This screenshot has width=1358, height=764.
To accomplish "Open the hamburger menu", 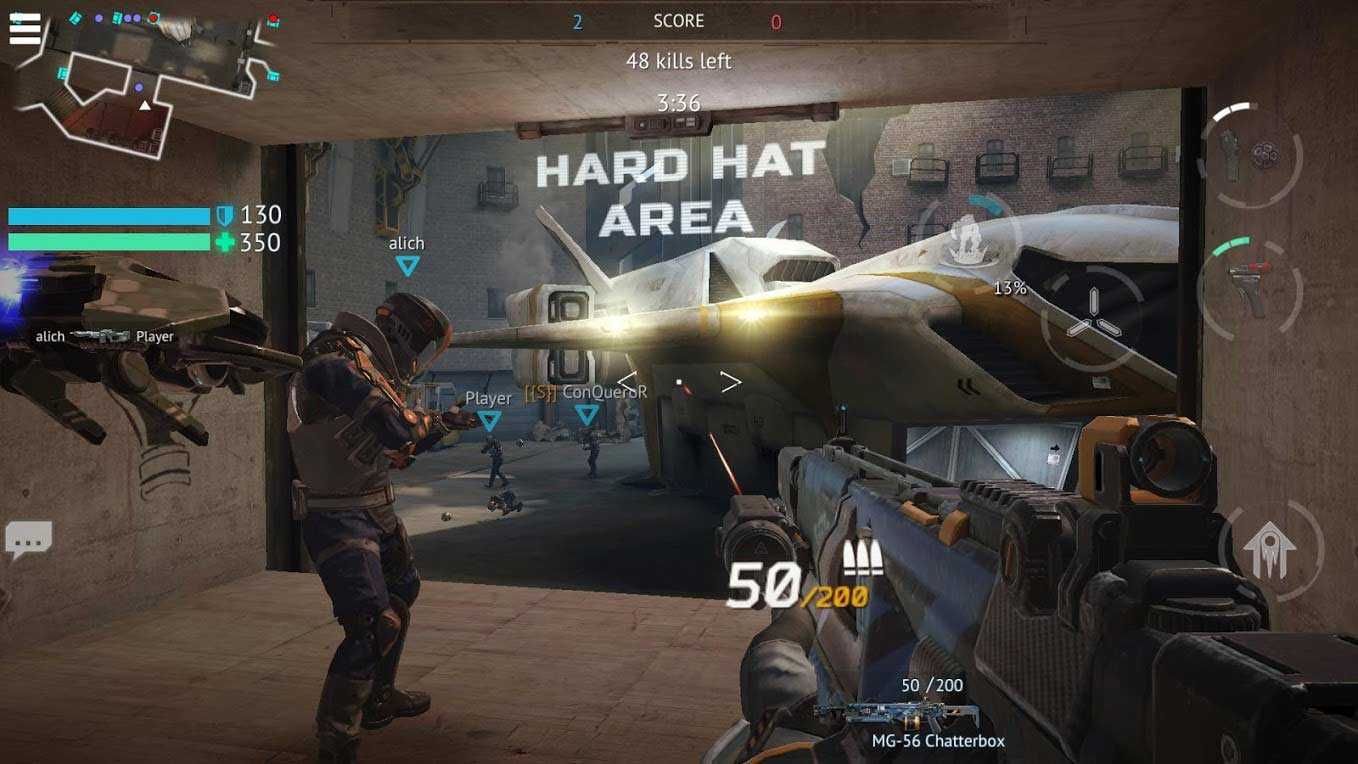I will (25, 28).
